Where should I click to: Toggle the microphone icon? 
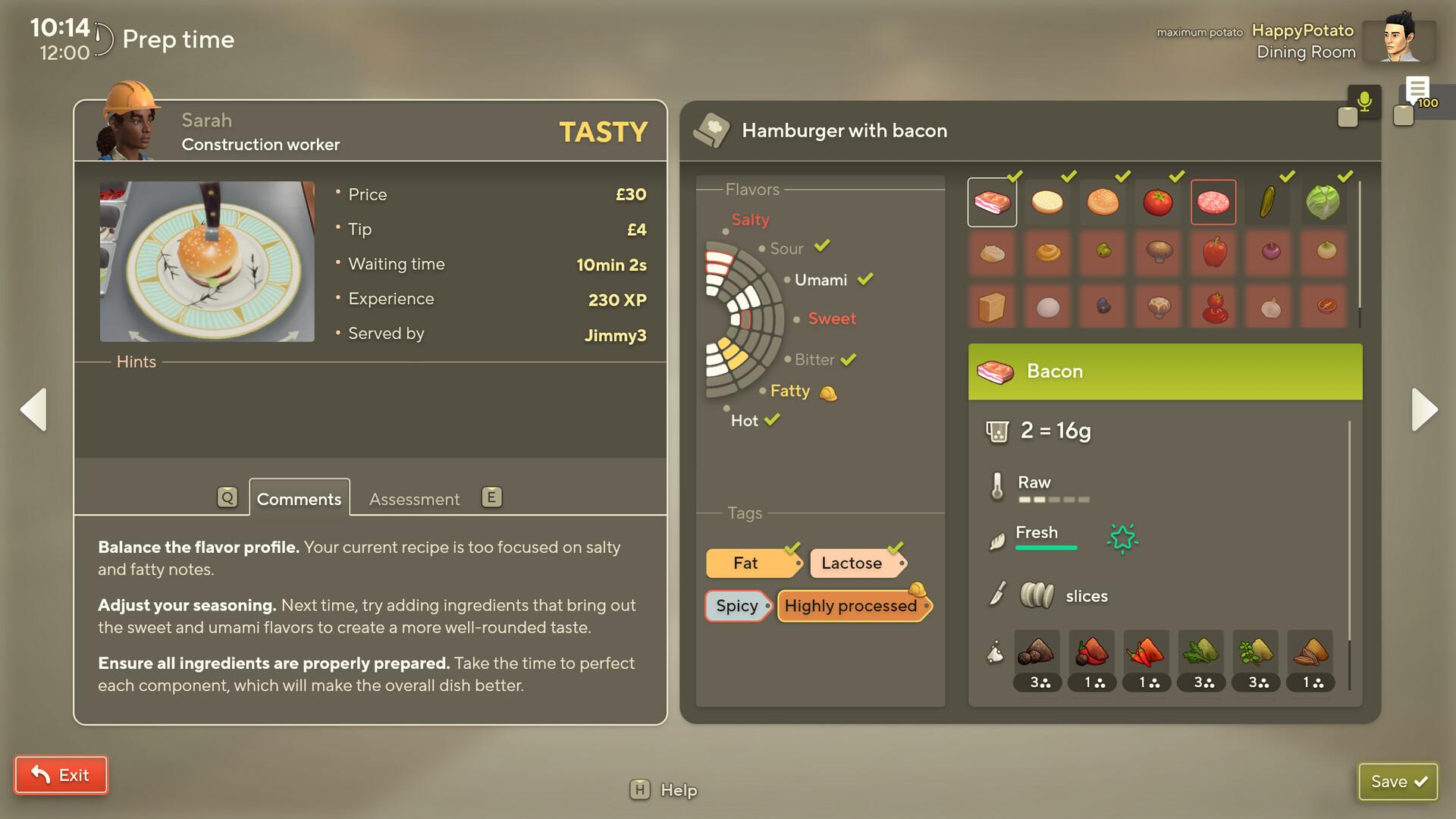pos(1364,101)
